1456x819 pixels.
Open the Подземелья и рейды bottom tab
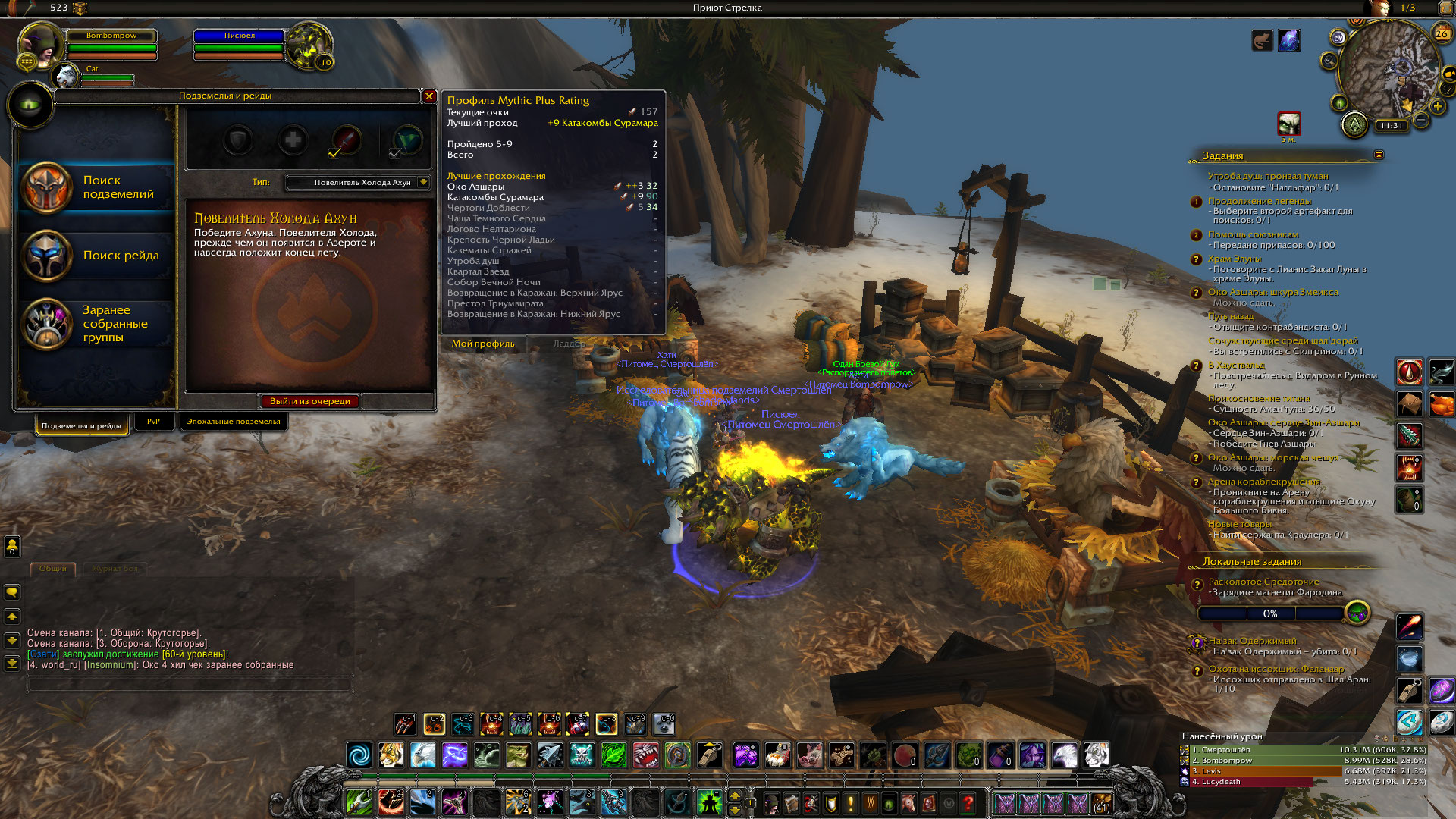coord(81,425)
